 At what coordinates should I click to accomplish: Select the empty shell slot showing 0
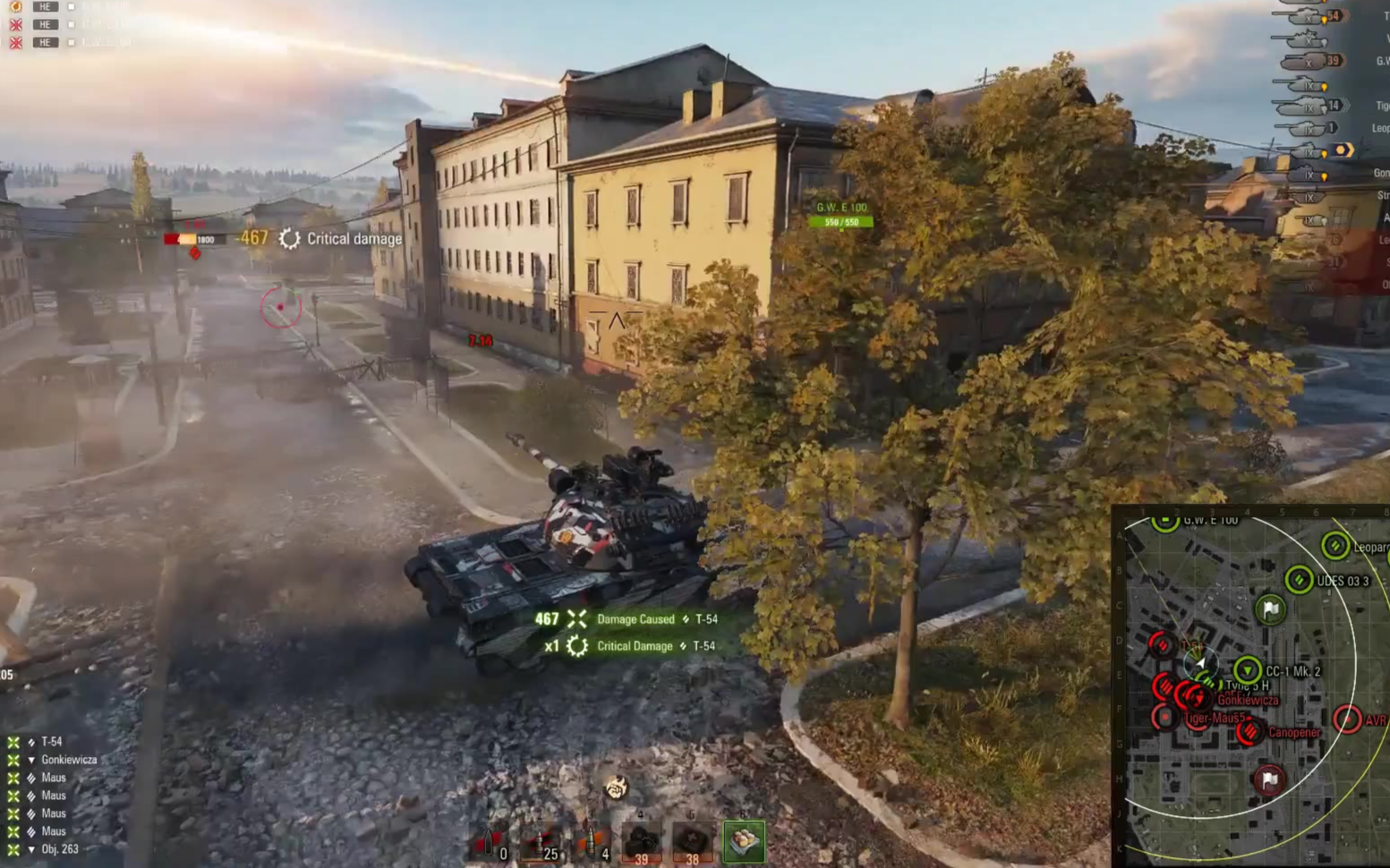coord(489,843)
